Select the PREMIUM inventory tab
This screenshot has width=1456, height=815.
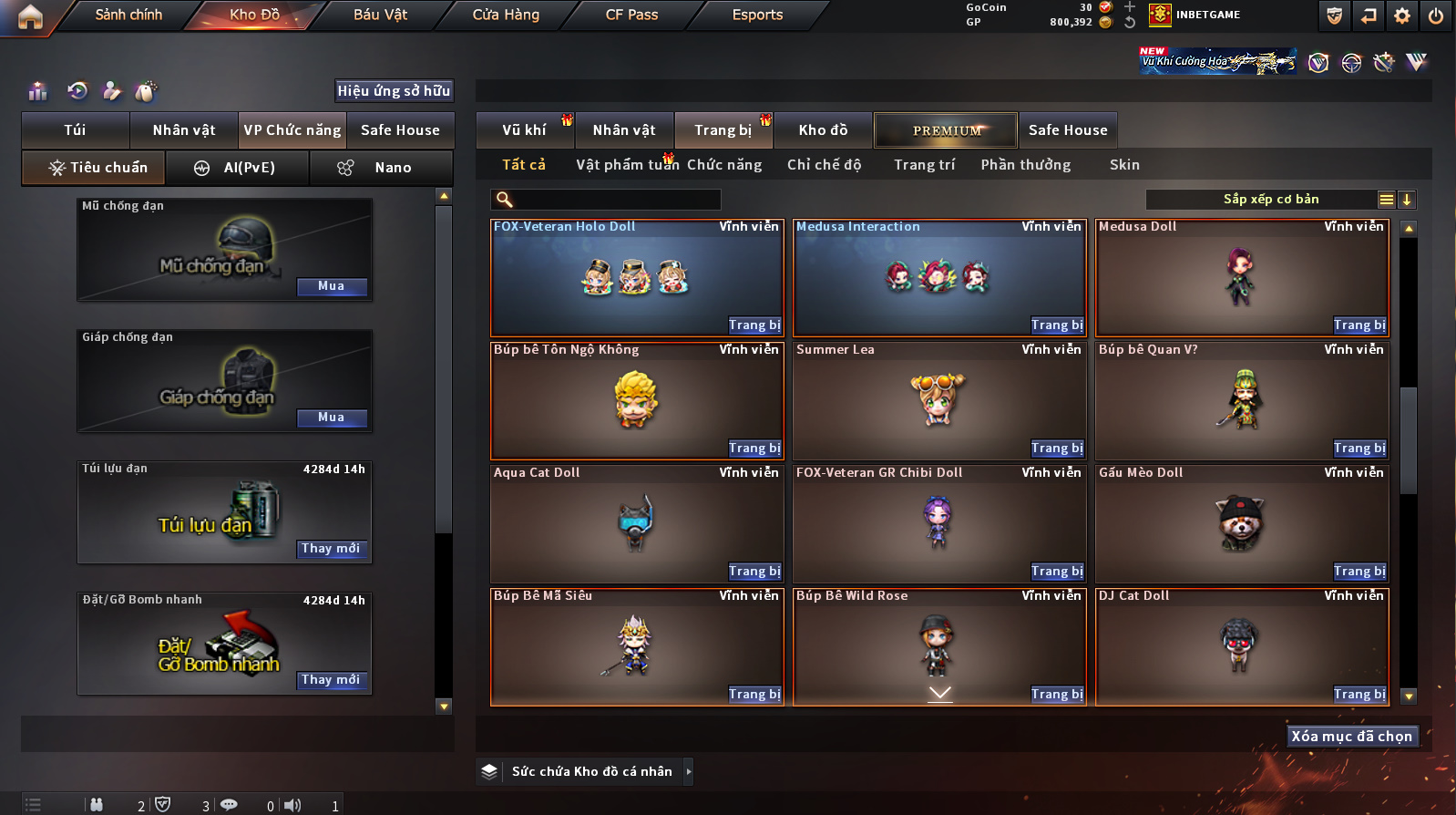pyautogui.click(x=947, y=130)
